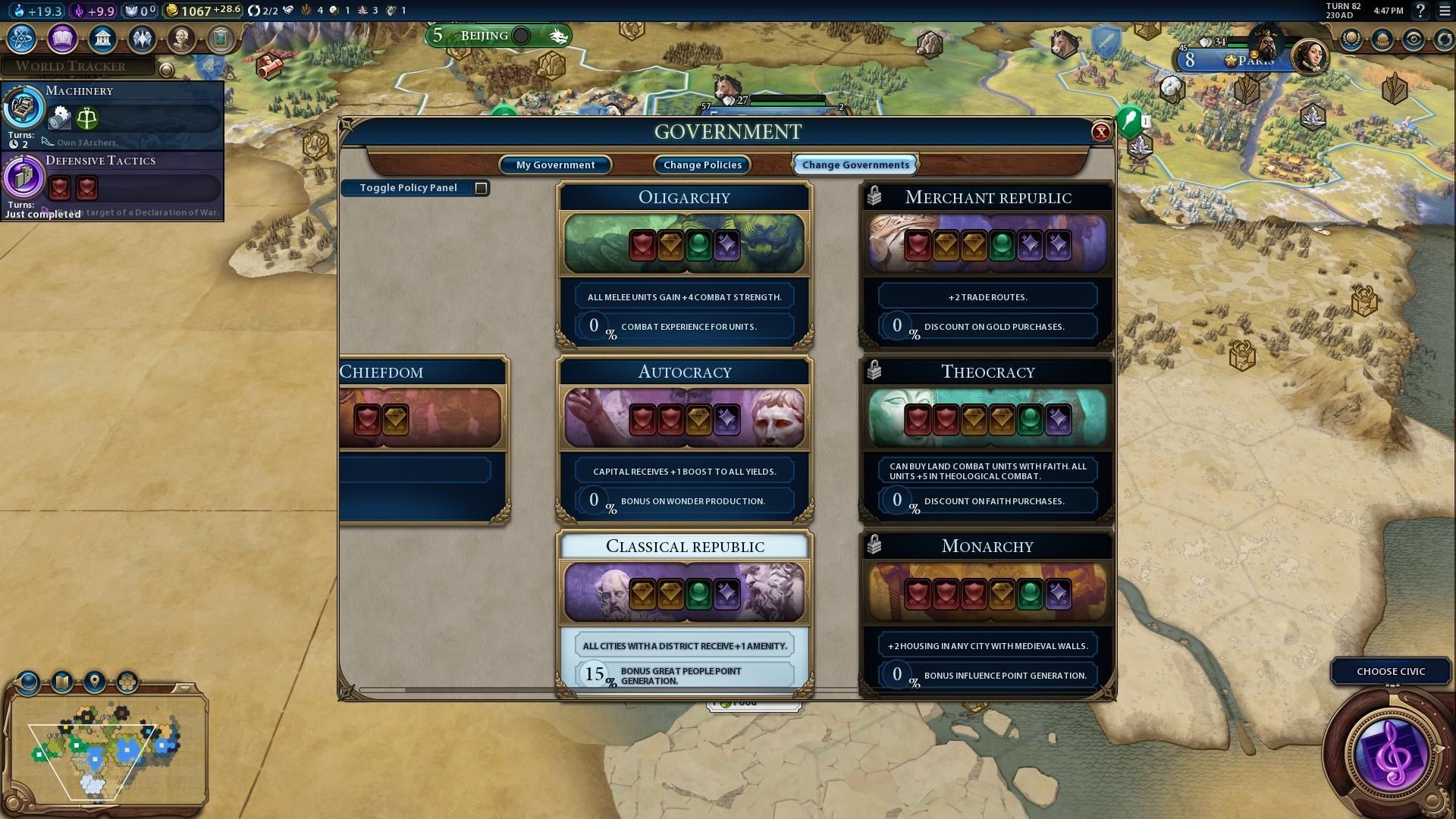
Task: Pick the Autocracy government card
Action: click(684, 419)
